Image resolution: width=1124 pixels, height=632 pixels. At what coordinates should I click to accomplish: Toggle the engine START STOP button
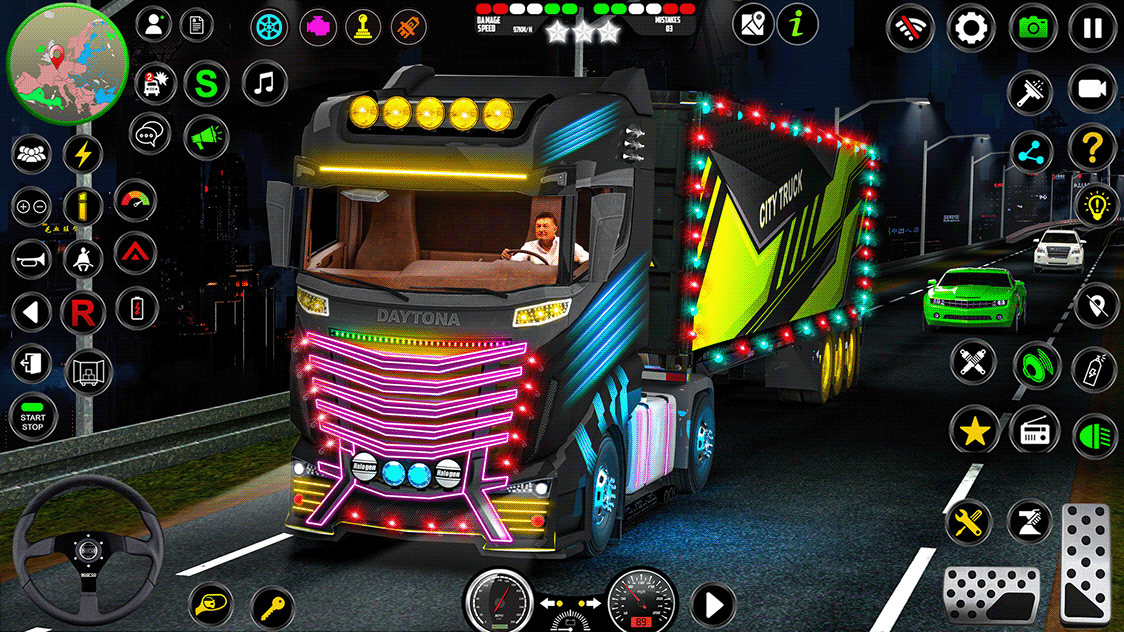tap(33, 418)
